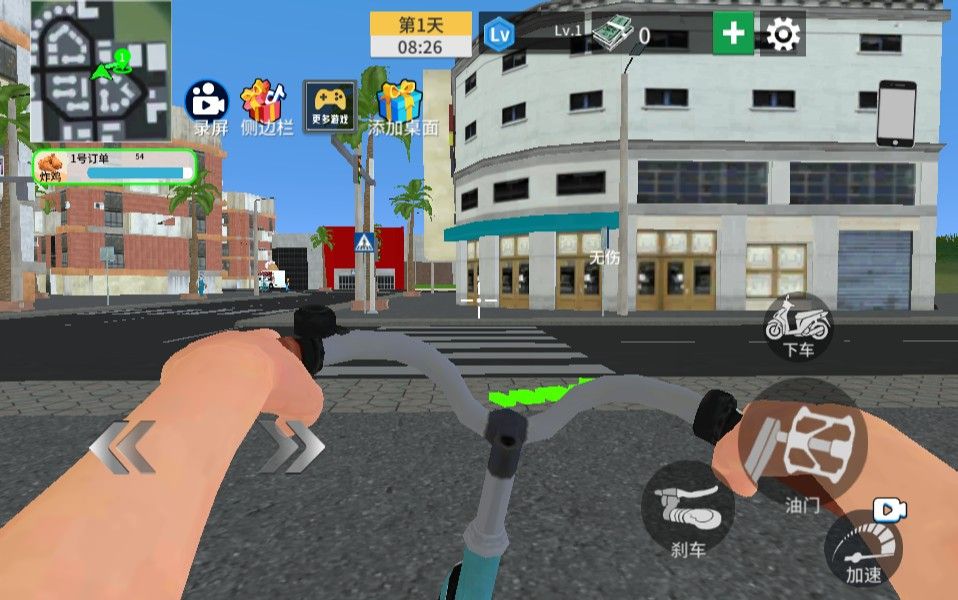Tap the 添加桌面 gift box icon

[x=400, y=104]
